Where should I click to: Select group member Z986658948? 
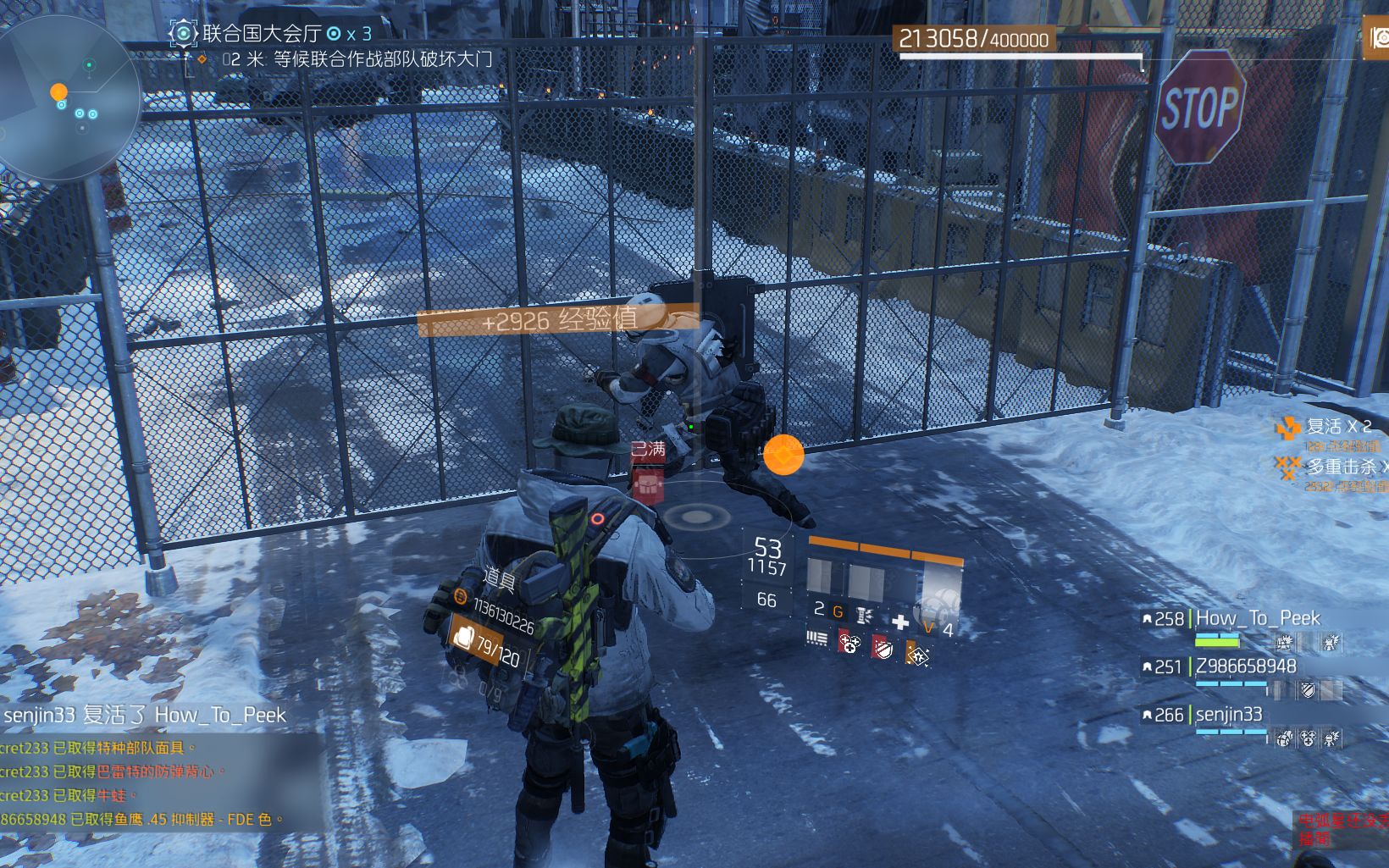pyautogui.click(x=1245, y=666)
